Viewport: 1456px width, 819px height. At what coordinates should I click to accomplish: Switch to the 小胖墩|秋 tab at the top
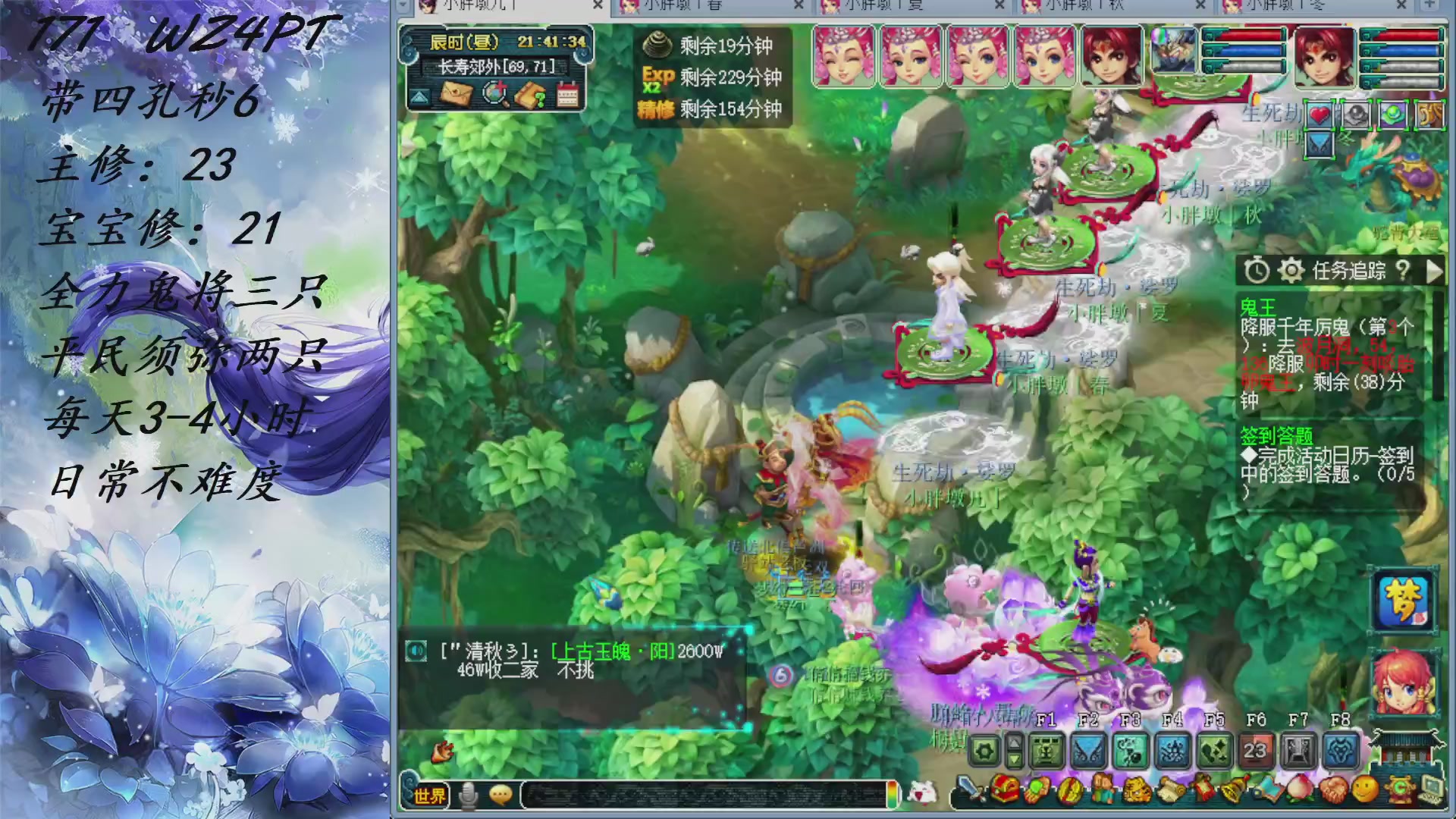pos(1084,8)
